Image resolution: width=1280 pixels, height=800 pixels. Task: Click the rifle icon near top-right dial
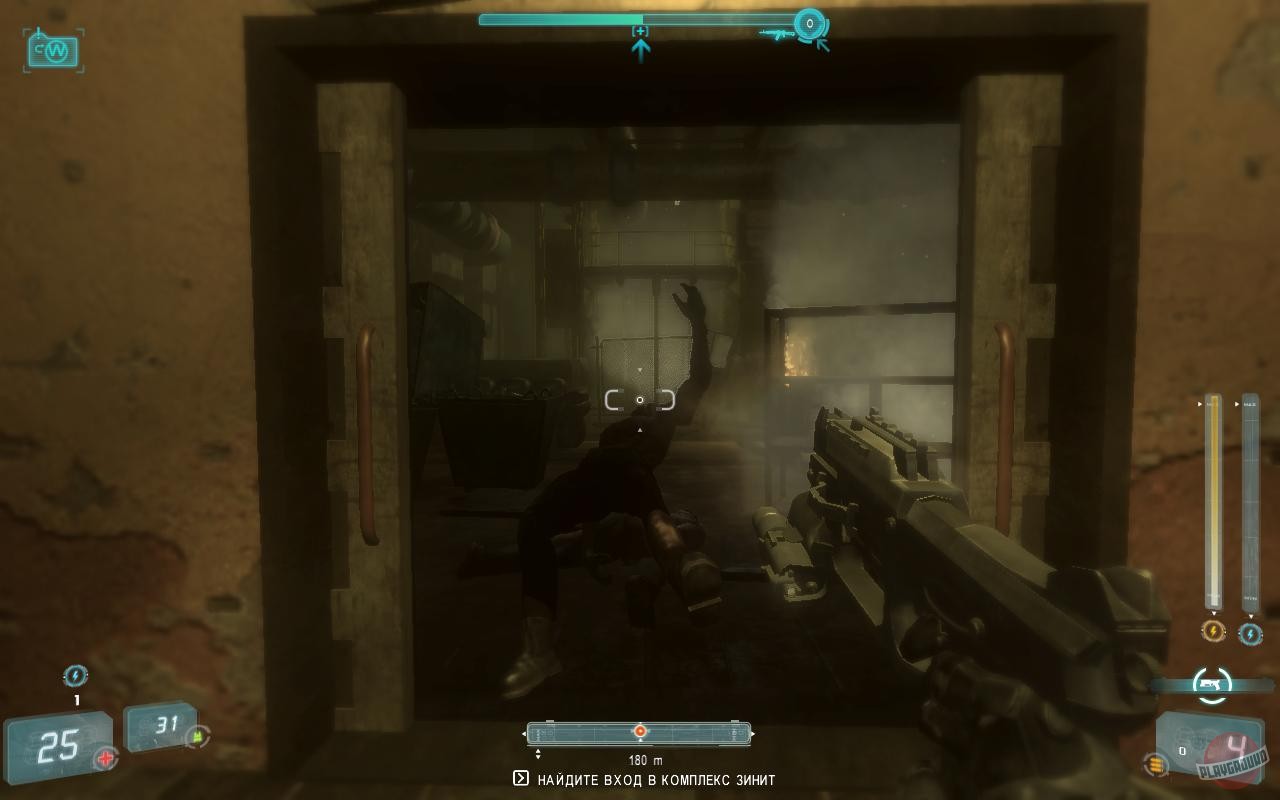778,34
